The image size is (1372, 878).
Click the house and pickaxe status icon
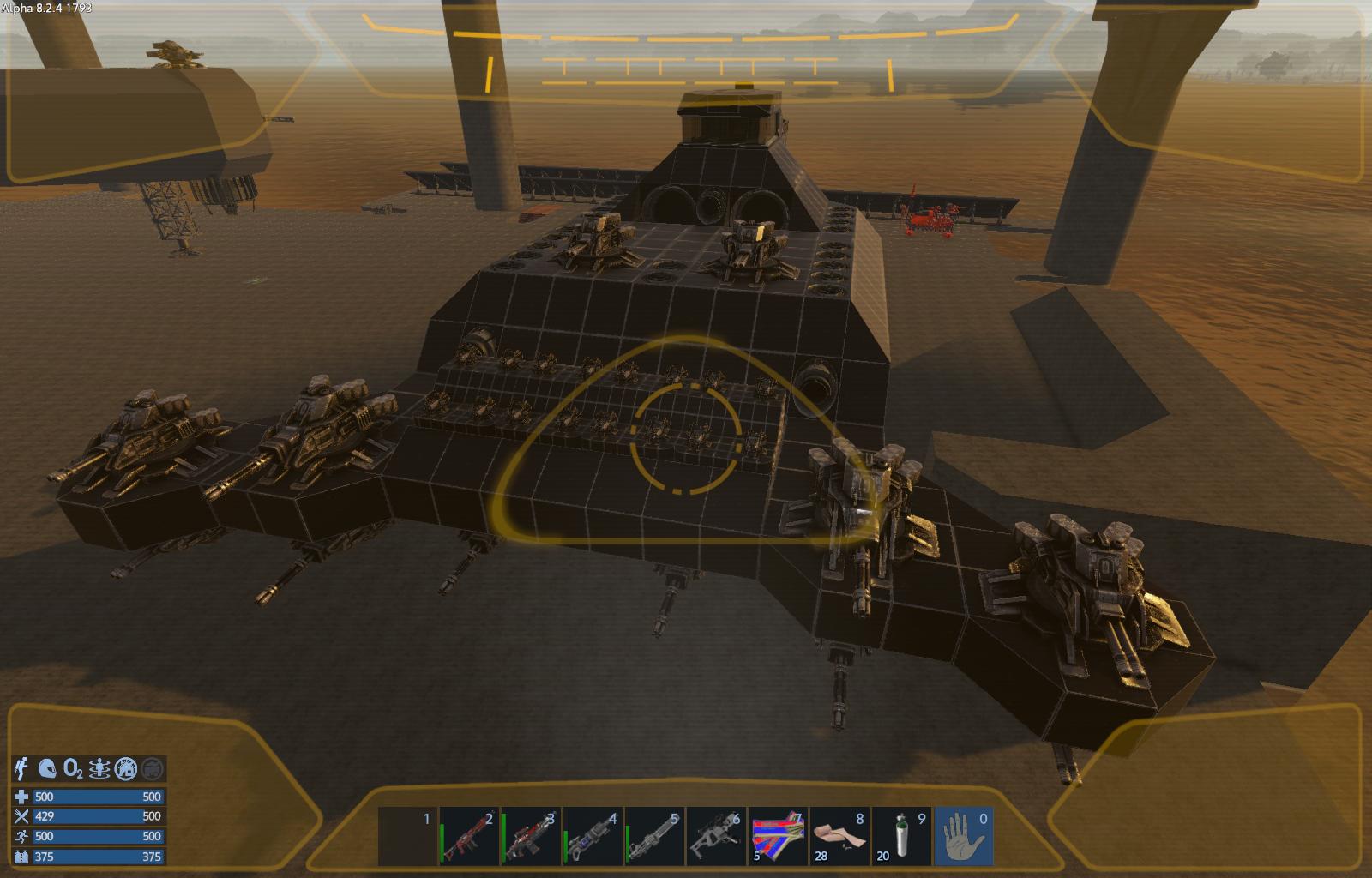pyautogui.click(x=126, y=768)
